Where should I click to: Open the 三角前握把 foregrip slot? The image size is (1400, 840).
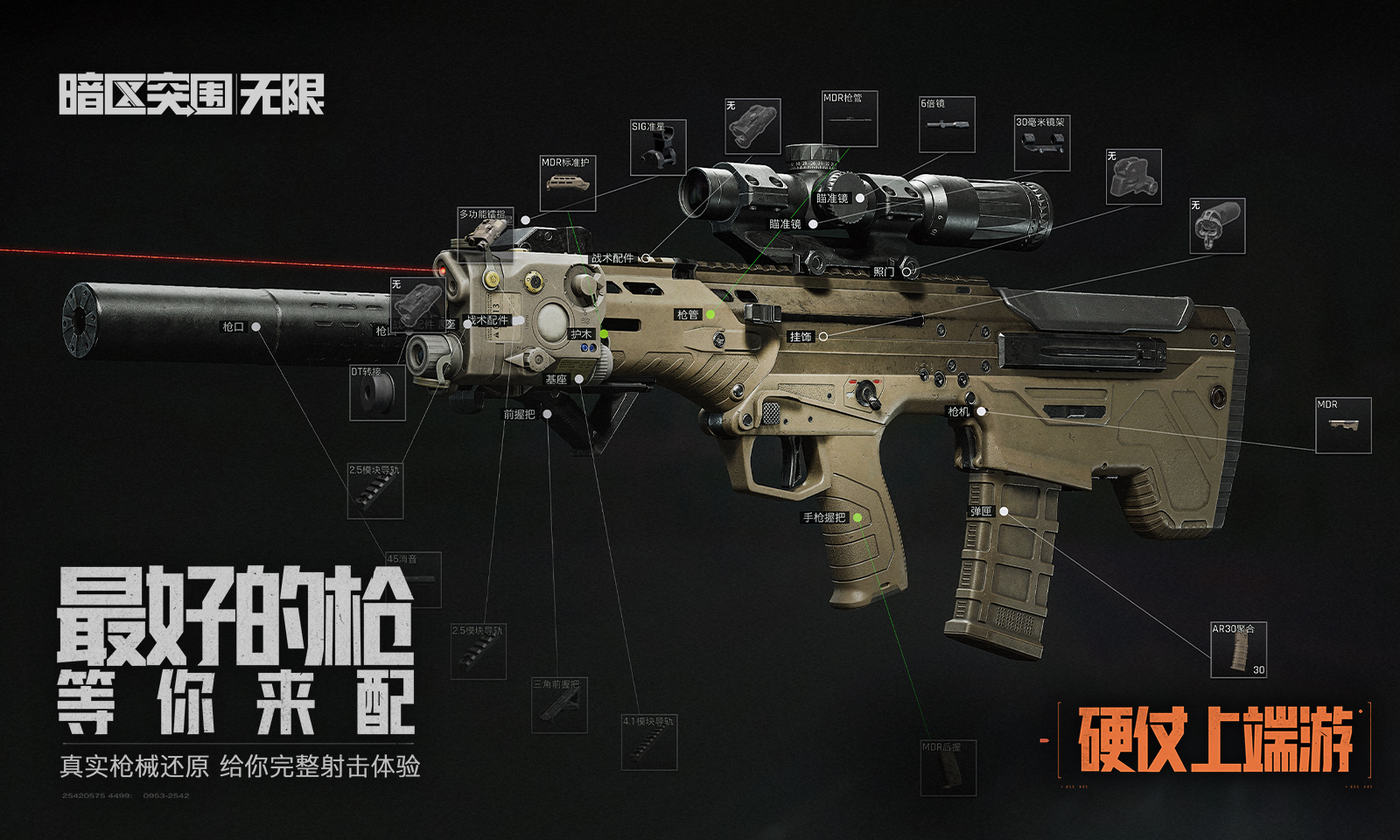pyautogui.click(x=559, y=705)
